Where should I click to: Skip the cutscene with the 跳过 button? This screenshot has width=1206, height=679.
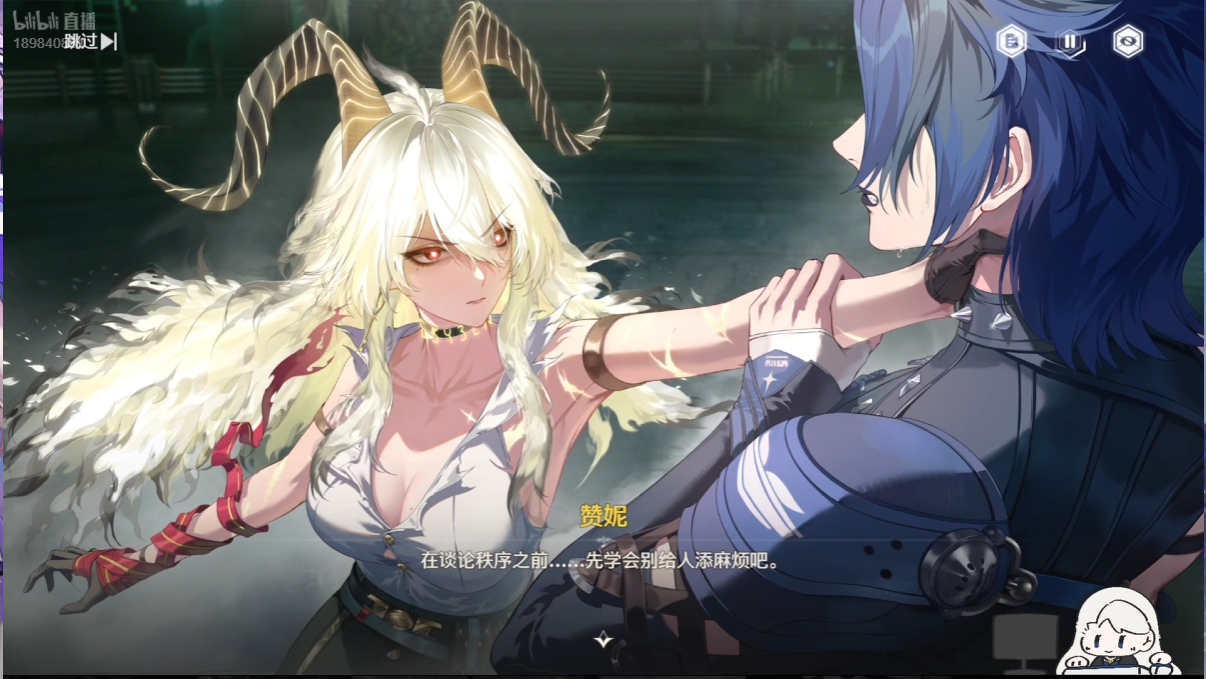pos(97,41)
